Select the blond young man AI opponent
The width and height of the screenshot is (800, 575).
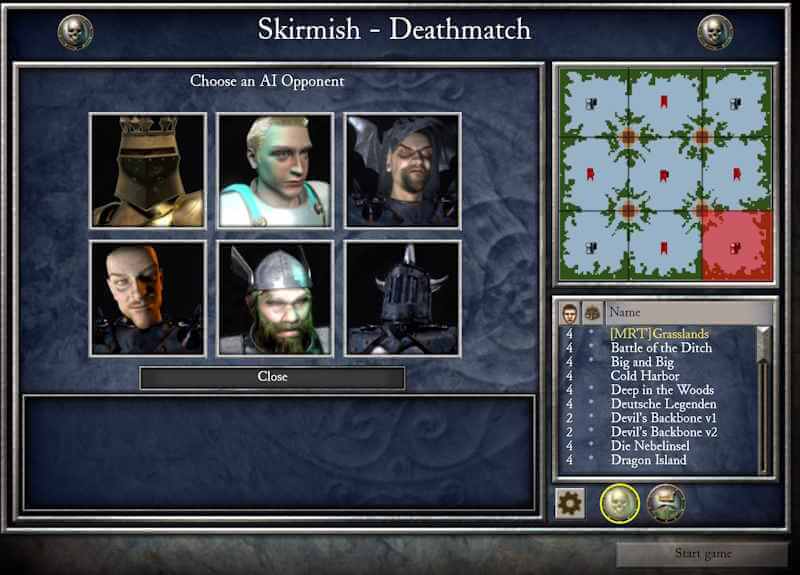coord(275,171)
